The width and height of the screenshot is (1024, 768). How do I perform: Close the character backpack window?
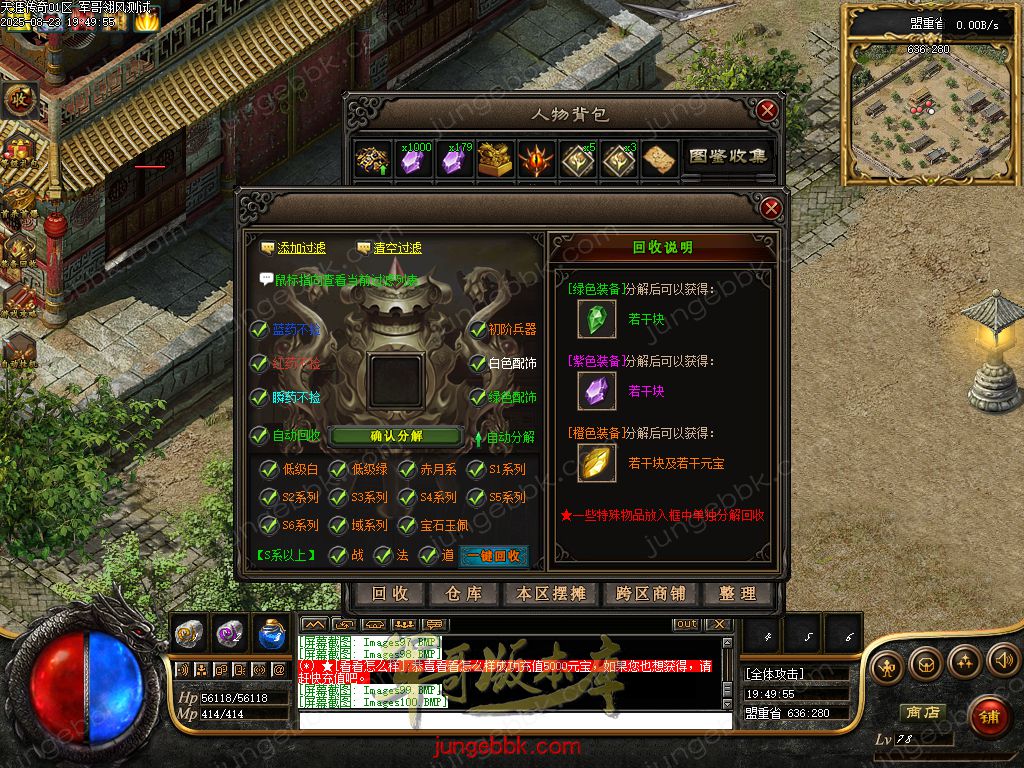tap(767, 110)
